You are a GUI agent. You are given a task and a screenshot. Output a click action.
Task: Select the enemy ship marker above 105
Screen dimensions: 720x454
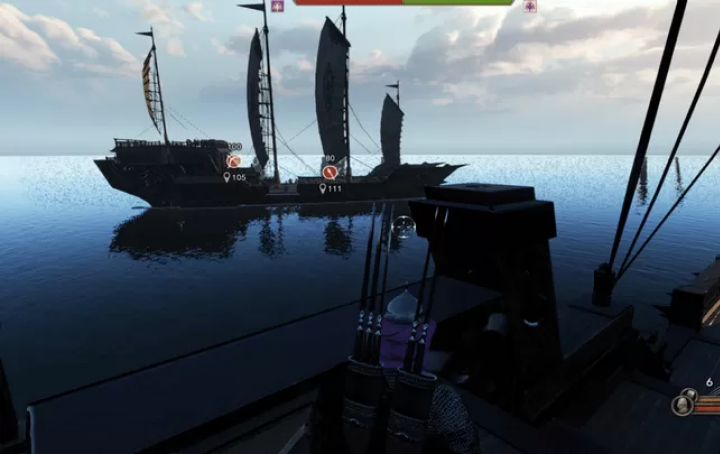pyautogui.click(x=233, y=160)
